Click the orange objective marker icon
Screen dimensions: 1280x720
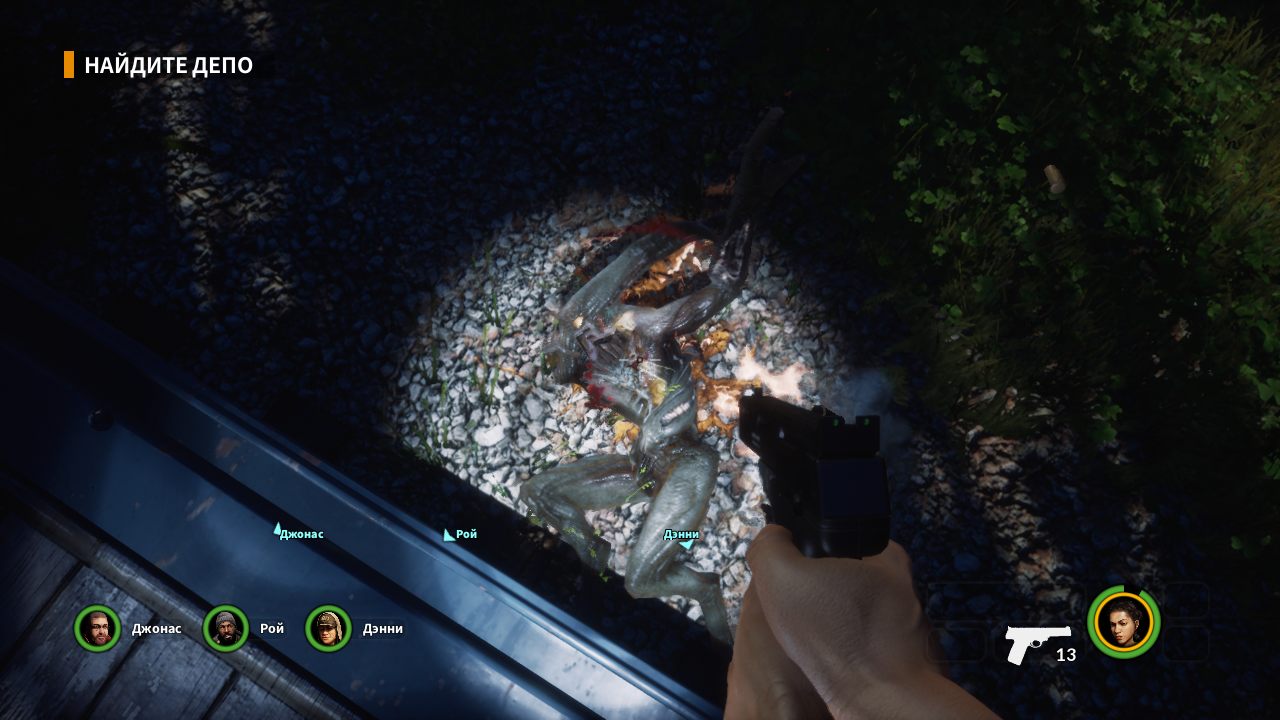pos(67,63)
